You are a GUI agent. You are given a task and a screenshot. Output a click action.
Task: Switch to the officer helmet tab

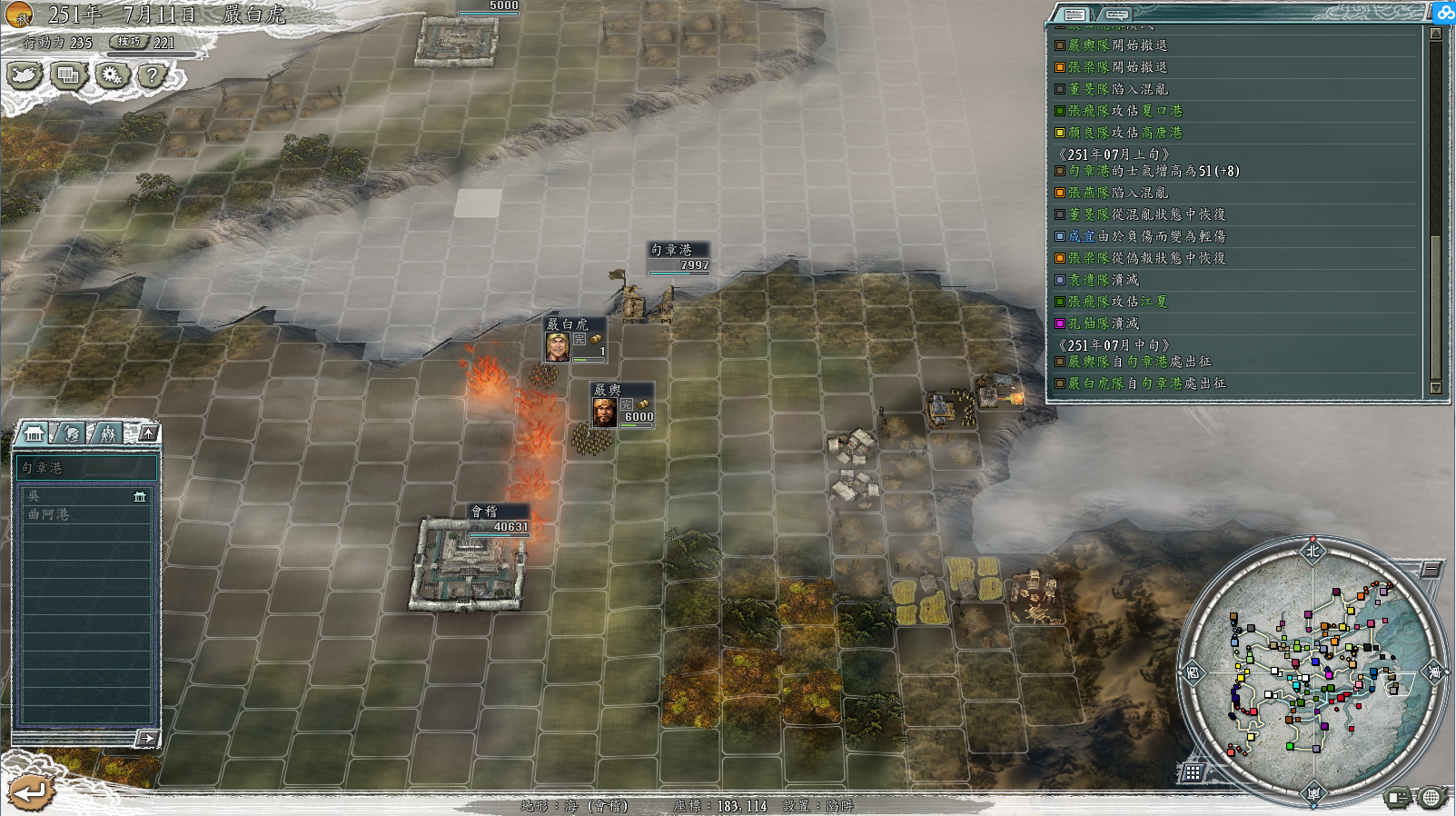coord(71,433)
